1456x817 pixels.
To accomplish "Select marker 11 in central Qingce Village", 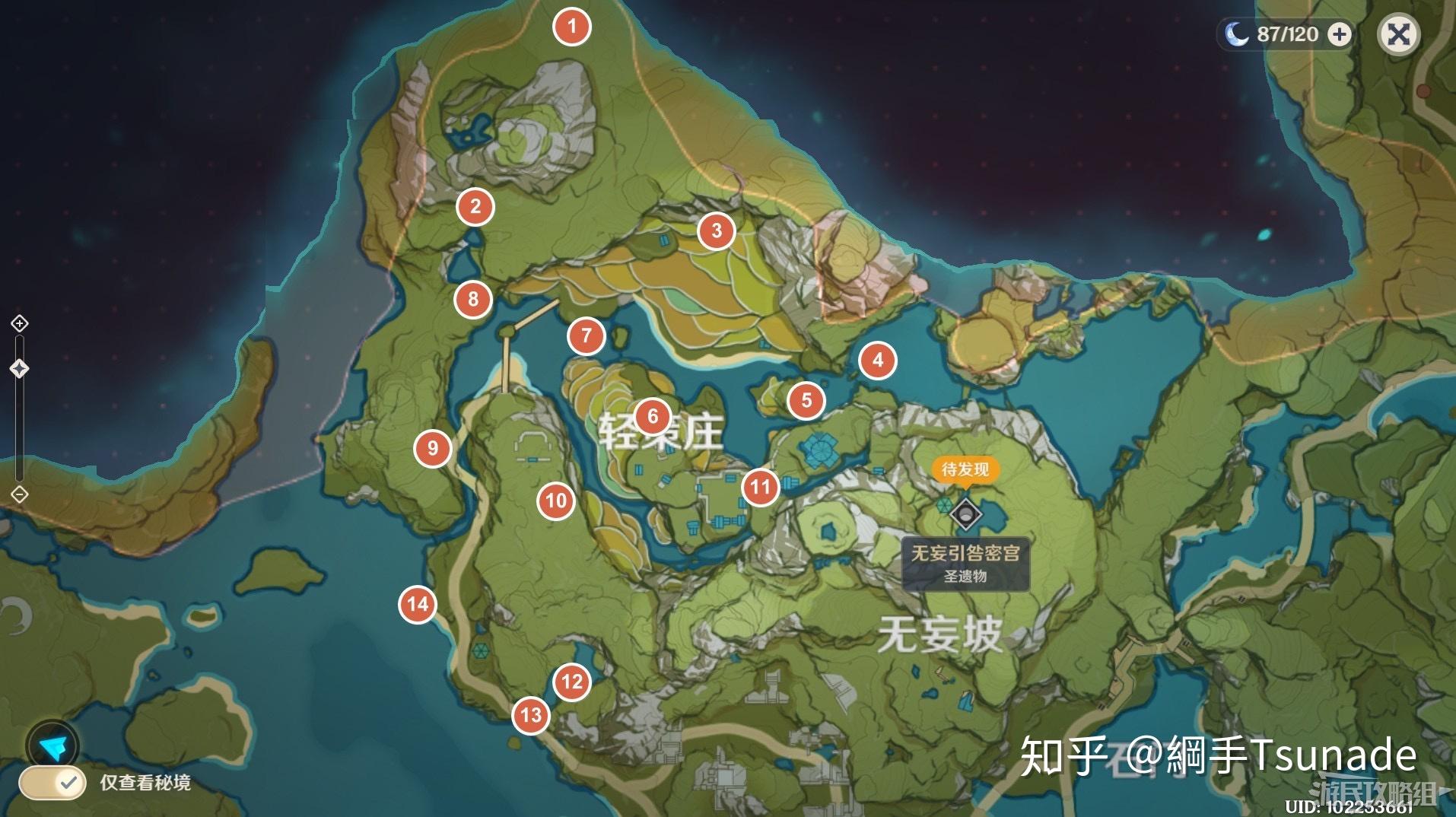I will 760,487.
